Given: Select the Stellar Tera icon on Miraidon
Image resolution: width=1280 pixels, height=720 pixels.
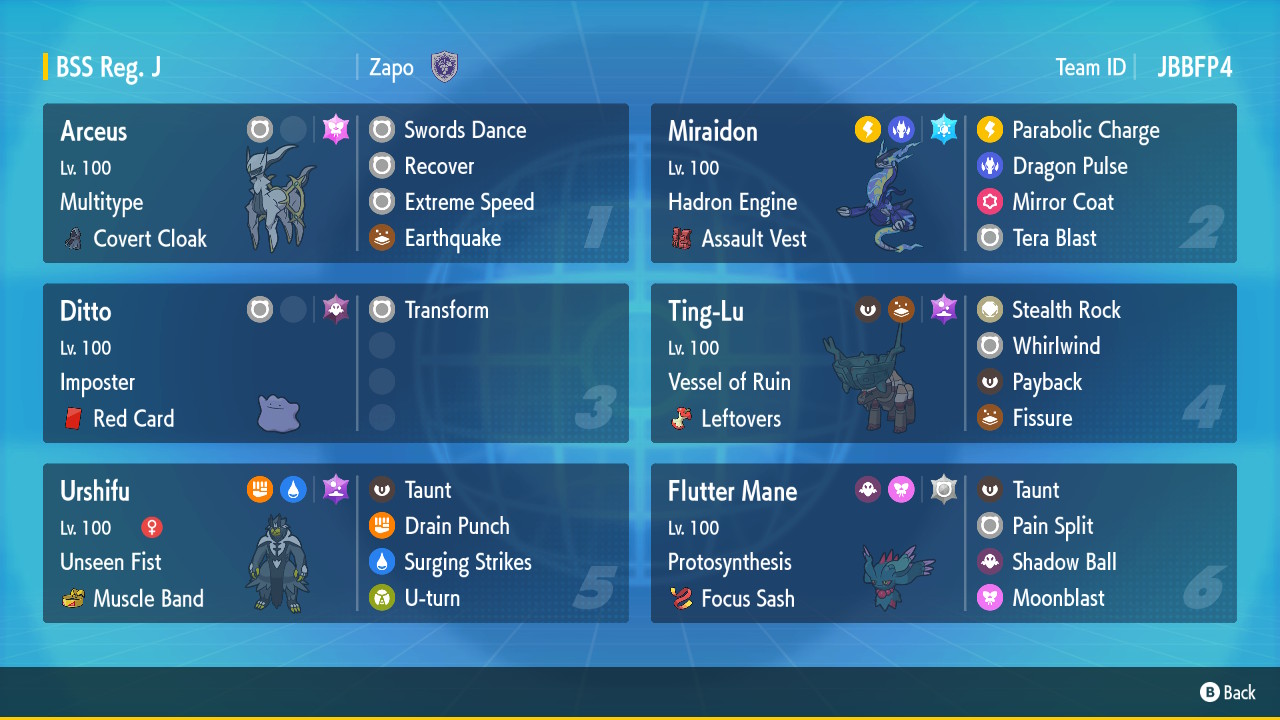Looking at the screenshot, I should coord(943,129).
